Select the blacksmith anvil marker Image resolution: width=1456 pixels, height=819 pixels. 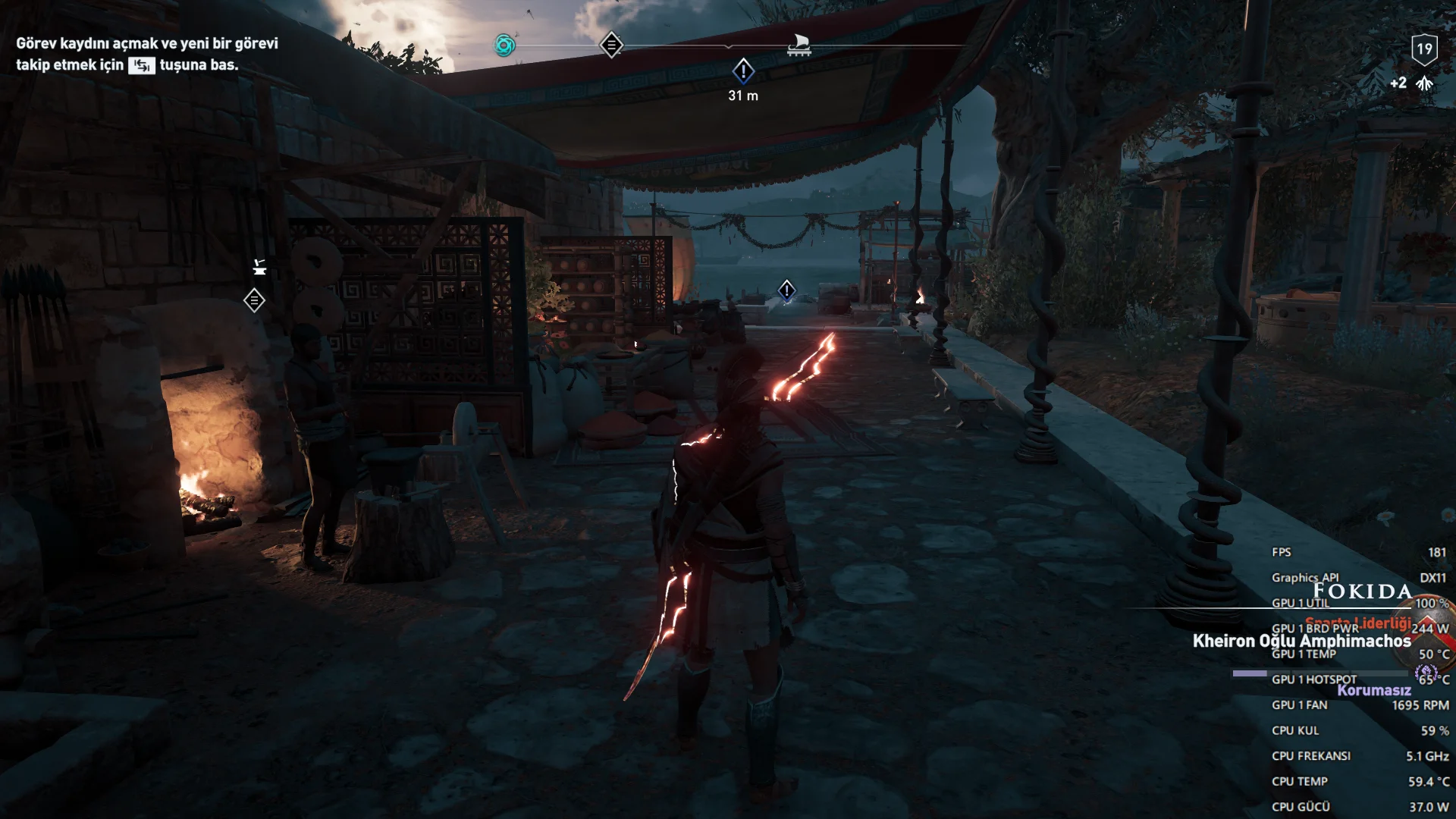(259, 267)
